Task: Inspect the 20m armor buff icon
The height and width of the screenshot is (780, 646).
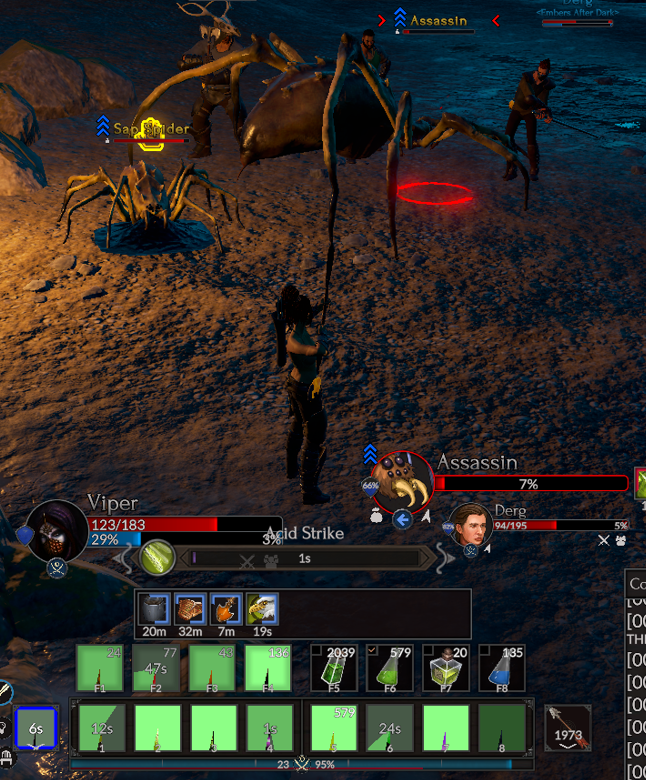Action: coord(154,609)
